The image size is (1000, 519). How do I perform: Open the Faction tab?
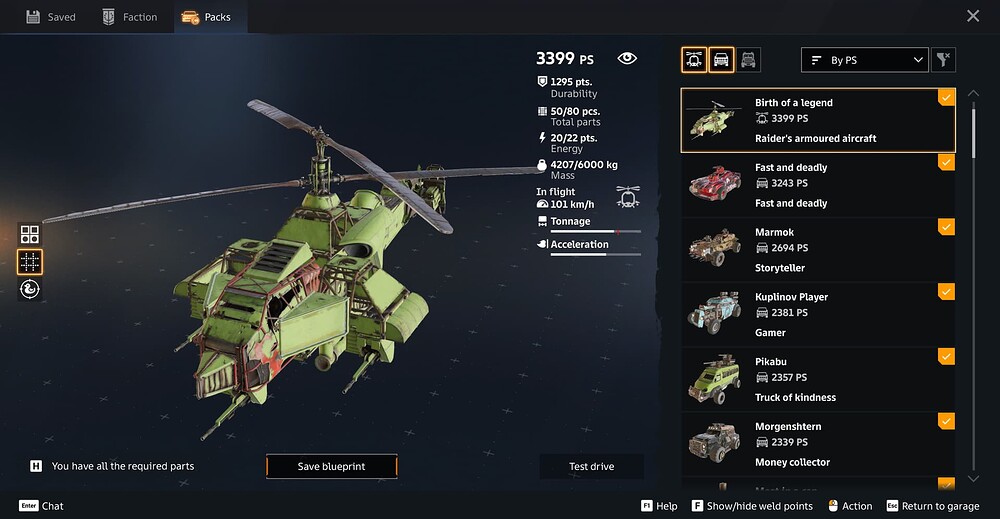click(x=130, y=17)
